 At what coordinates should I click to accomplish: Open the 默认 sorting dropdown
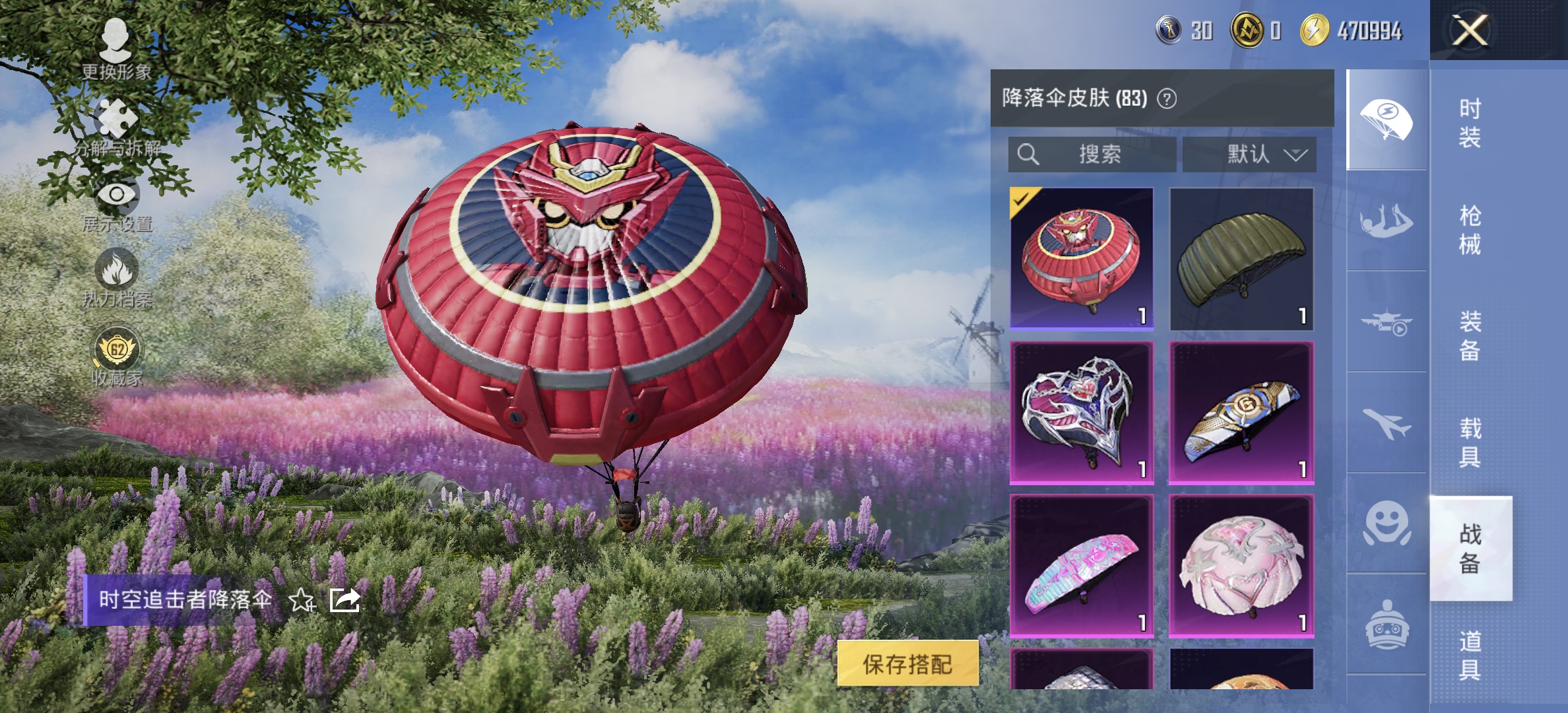pyautogui.click(x=1247, y=154)
